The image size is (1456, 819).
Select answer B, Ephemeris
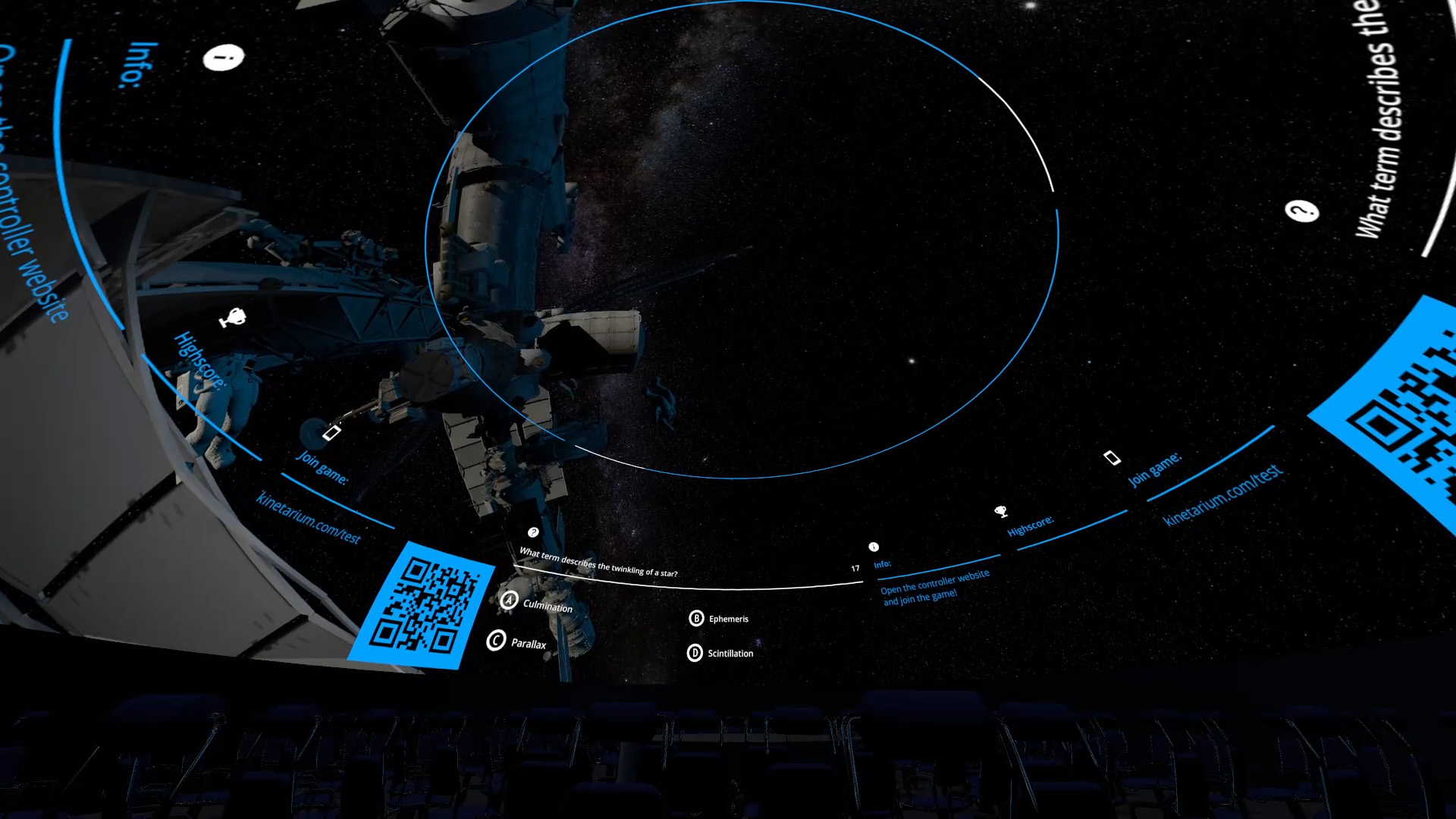(x=718, y=619)
